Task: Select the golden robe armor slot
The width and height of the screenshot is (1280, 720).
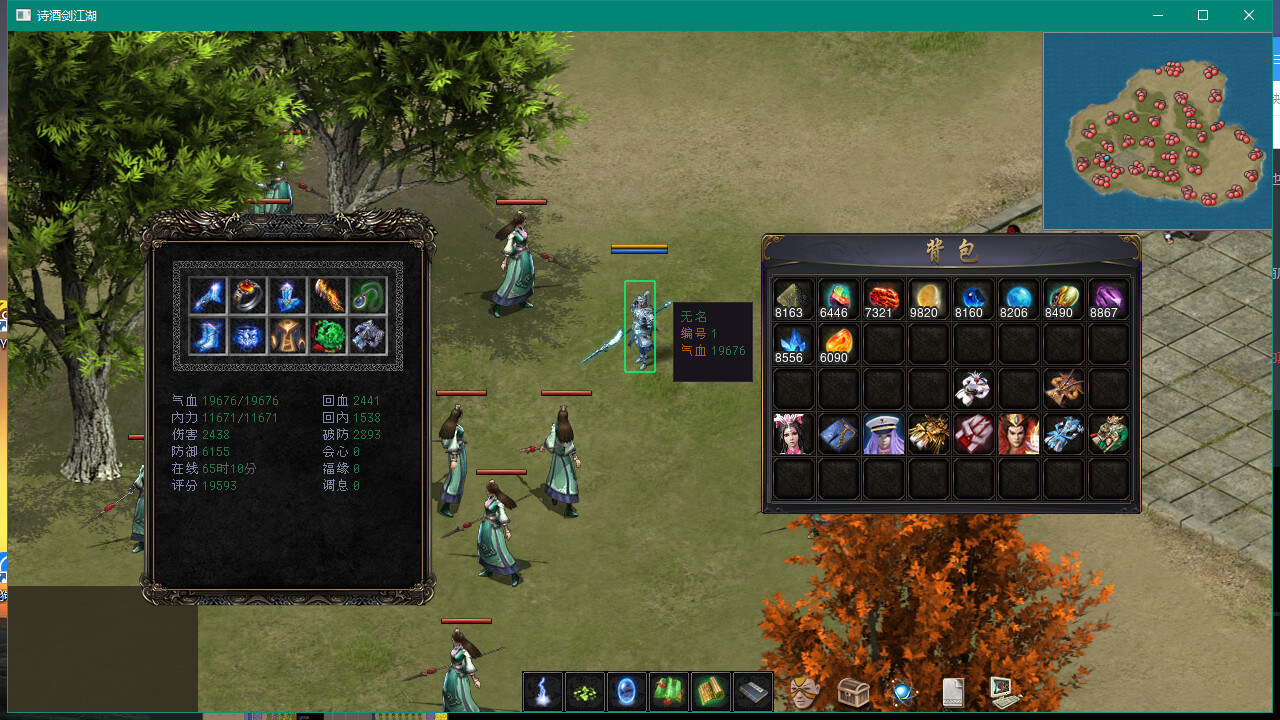Action: pyautogui.click(x=288, y=336)
